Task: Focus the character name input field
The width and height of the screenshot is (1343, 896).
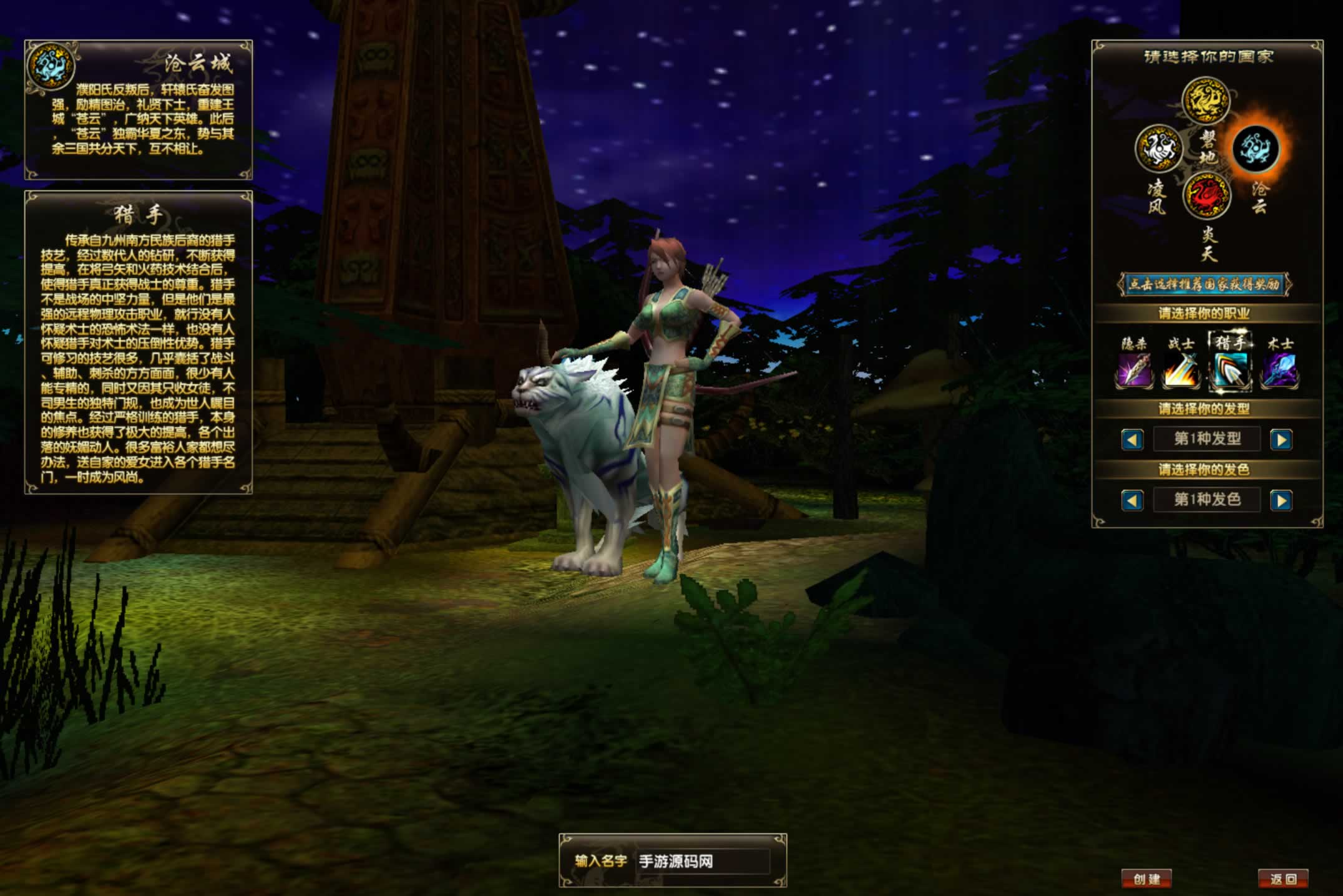Action: pyautogui.click(x=703, y=862)
